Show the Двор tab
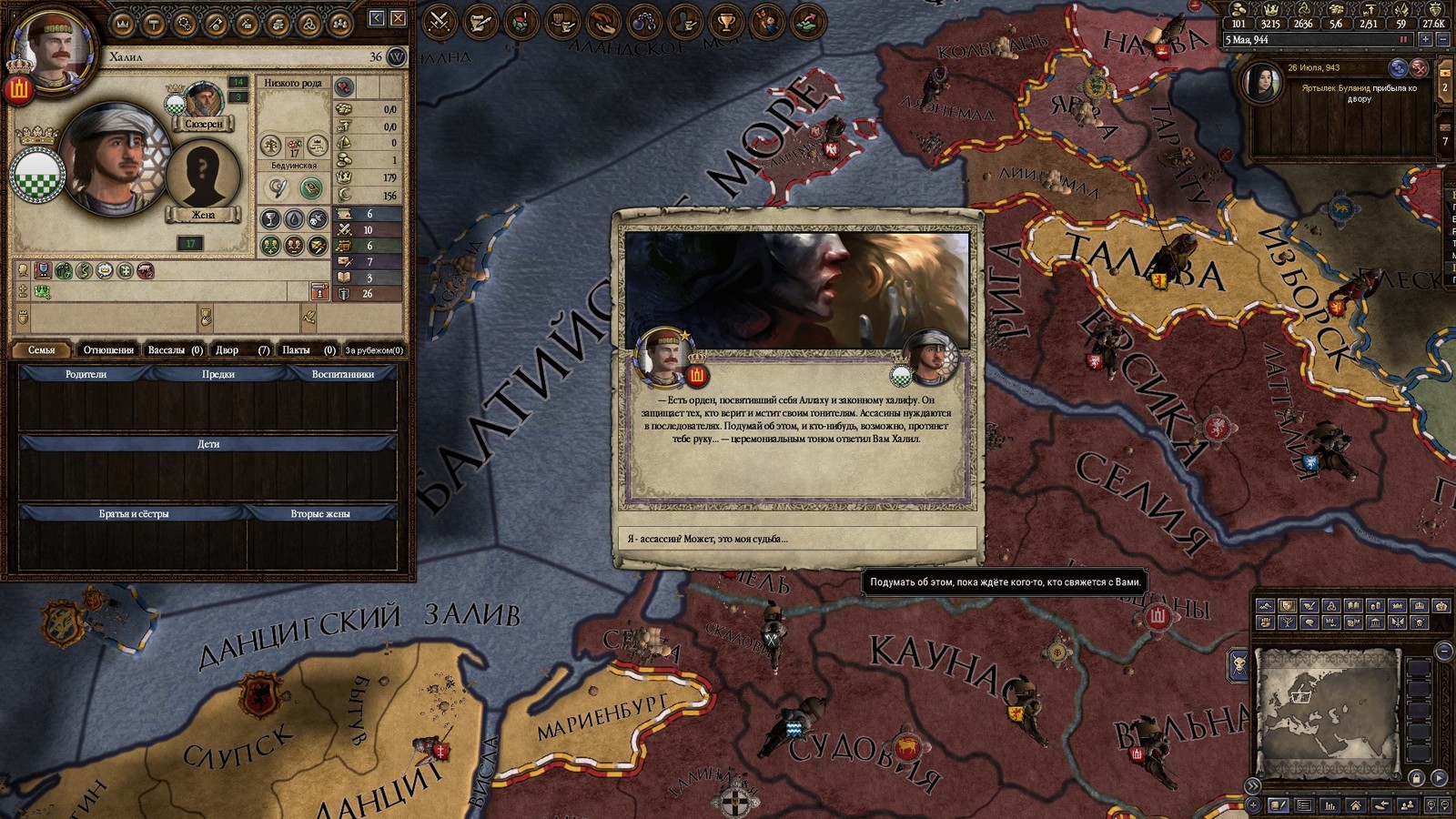Screen dimensions: 1456x819 (x=241, y=349)
